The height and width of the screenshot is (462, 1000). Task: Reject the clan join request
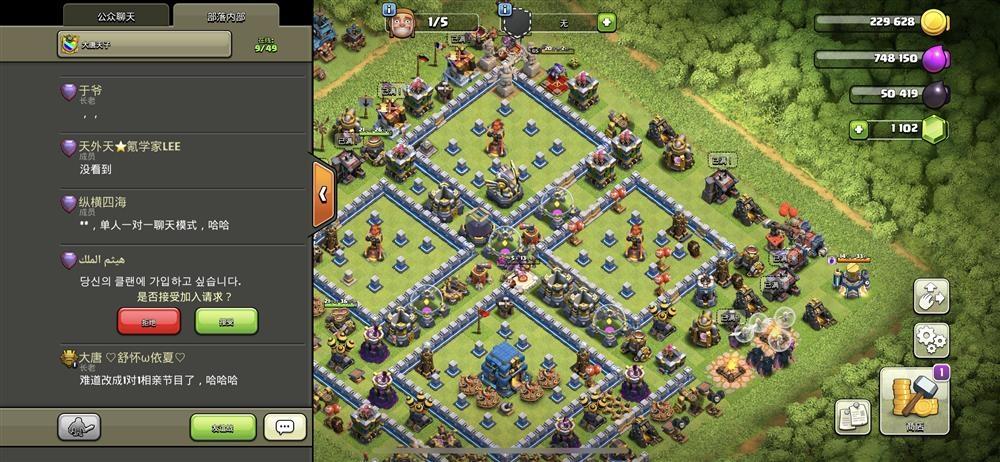(x=149, y=320)
